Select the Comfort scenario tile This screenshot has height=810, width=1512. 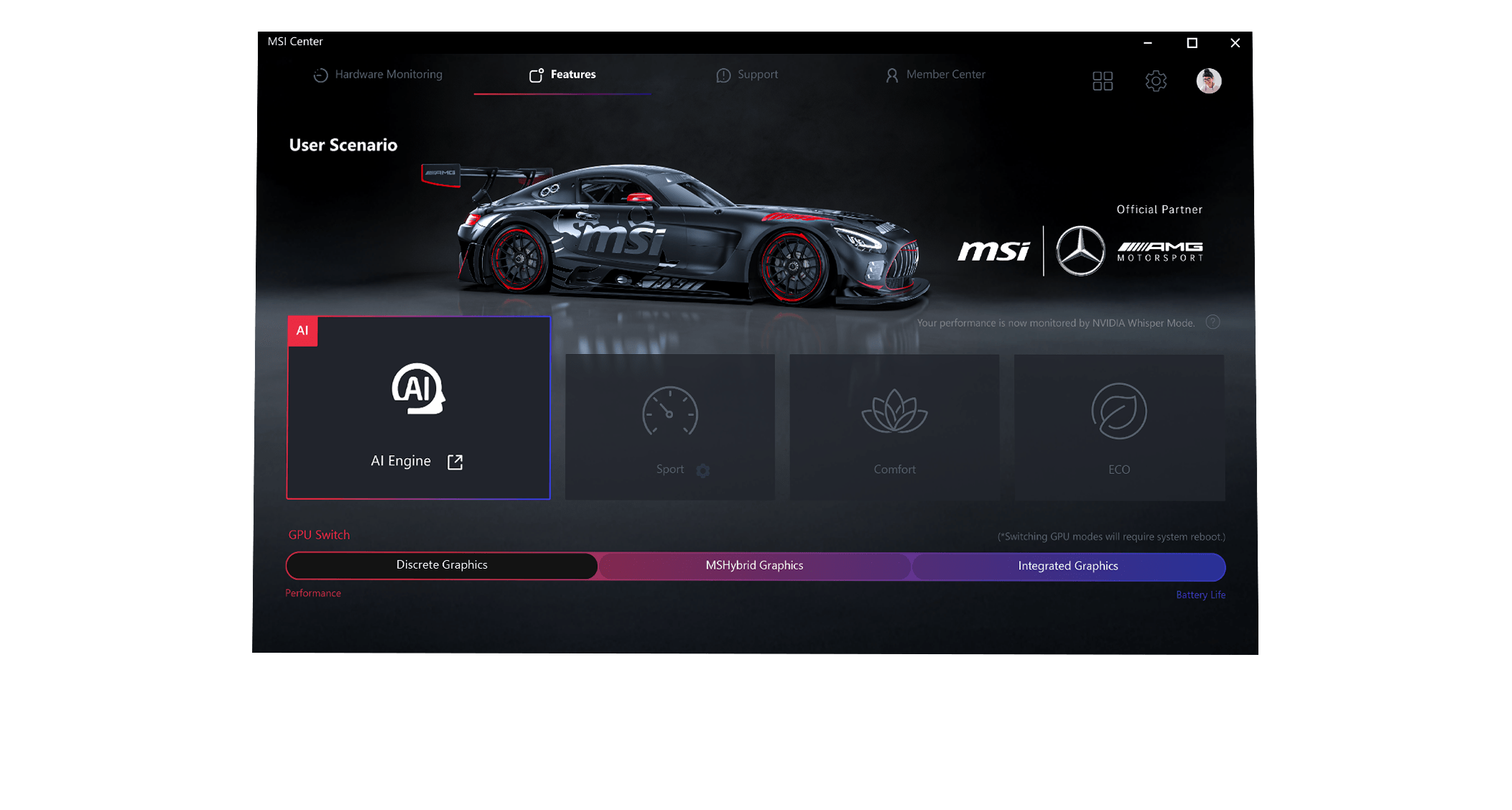(894, 427)
